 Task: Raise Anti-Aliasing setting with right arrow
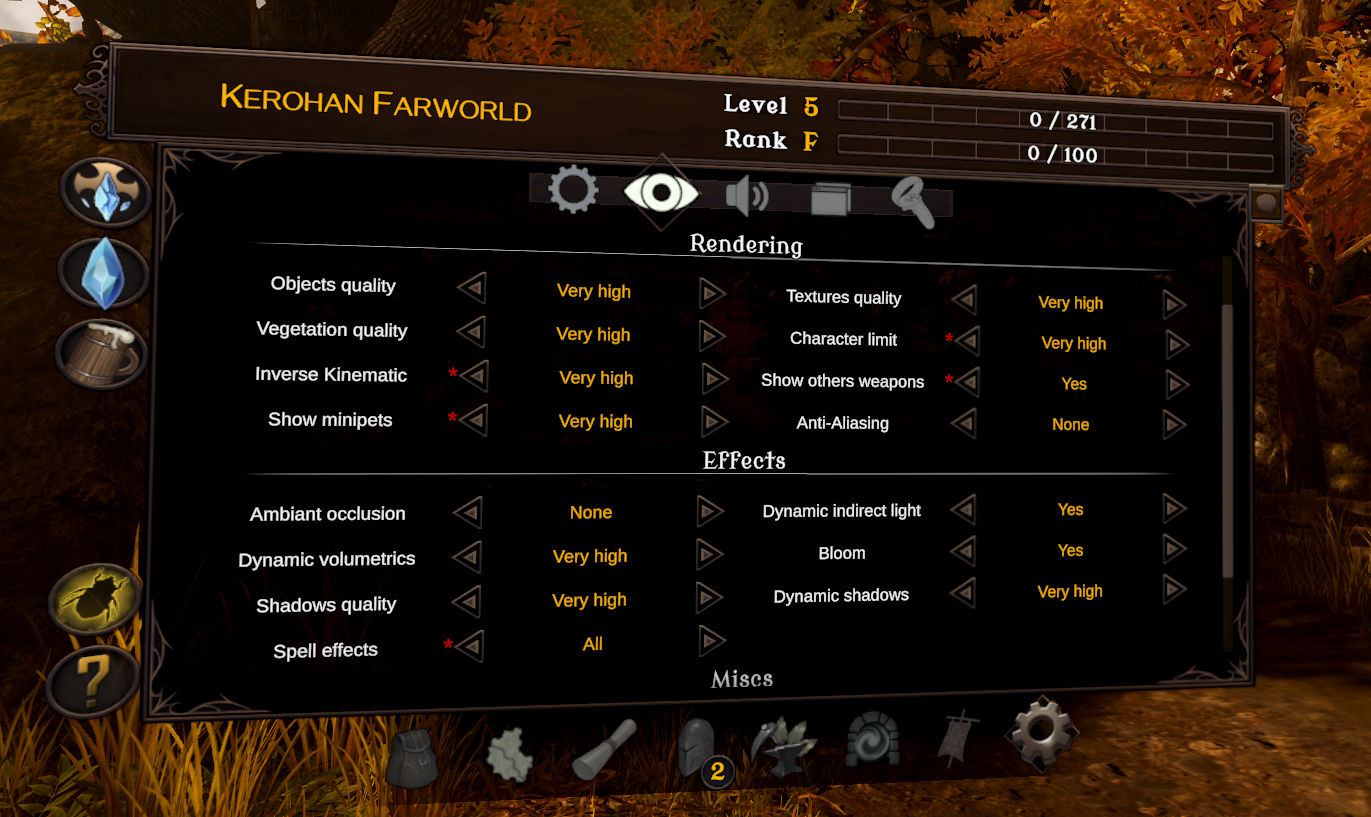click(1175, 425)
